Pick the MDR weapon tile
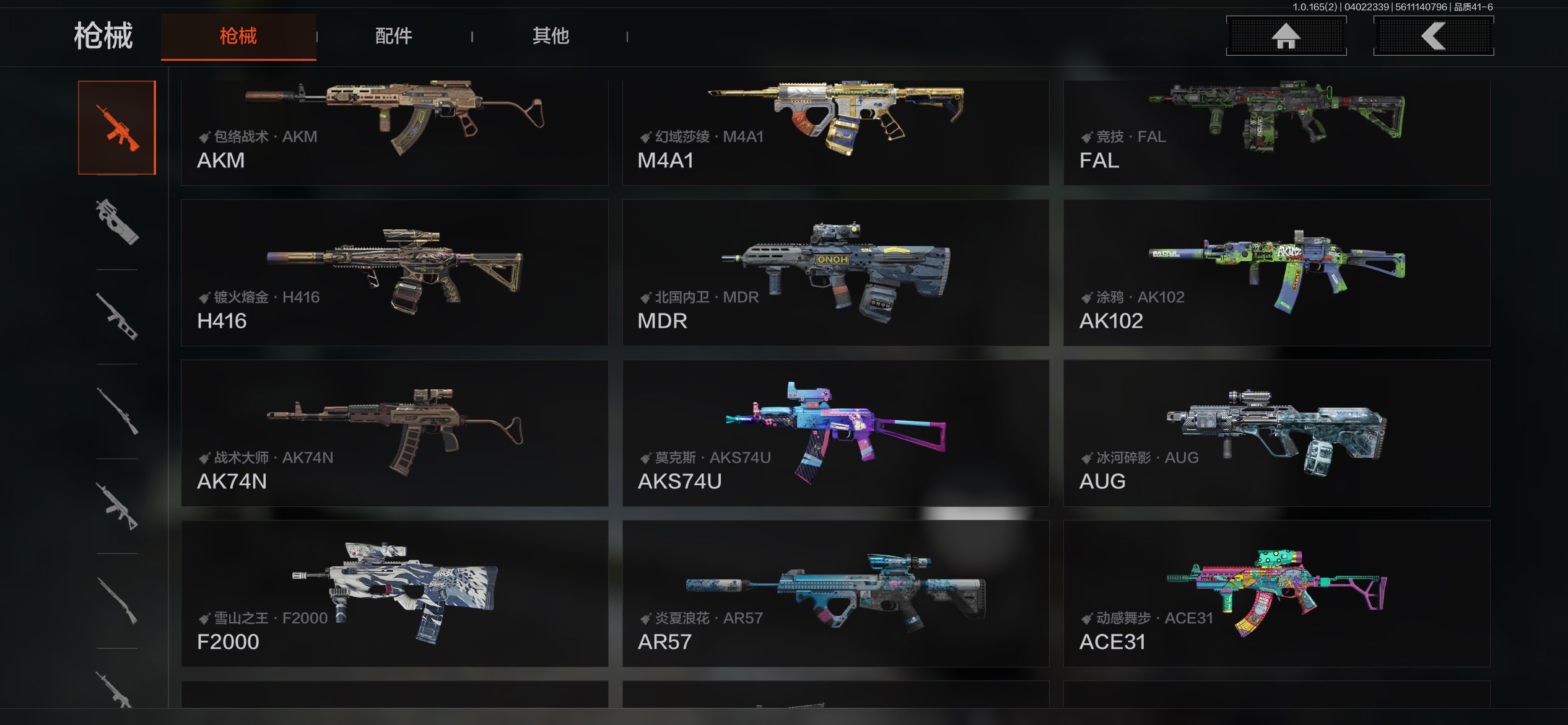The height and width of the screenshot is (725, 1568). pos(835,273)
